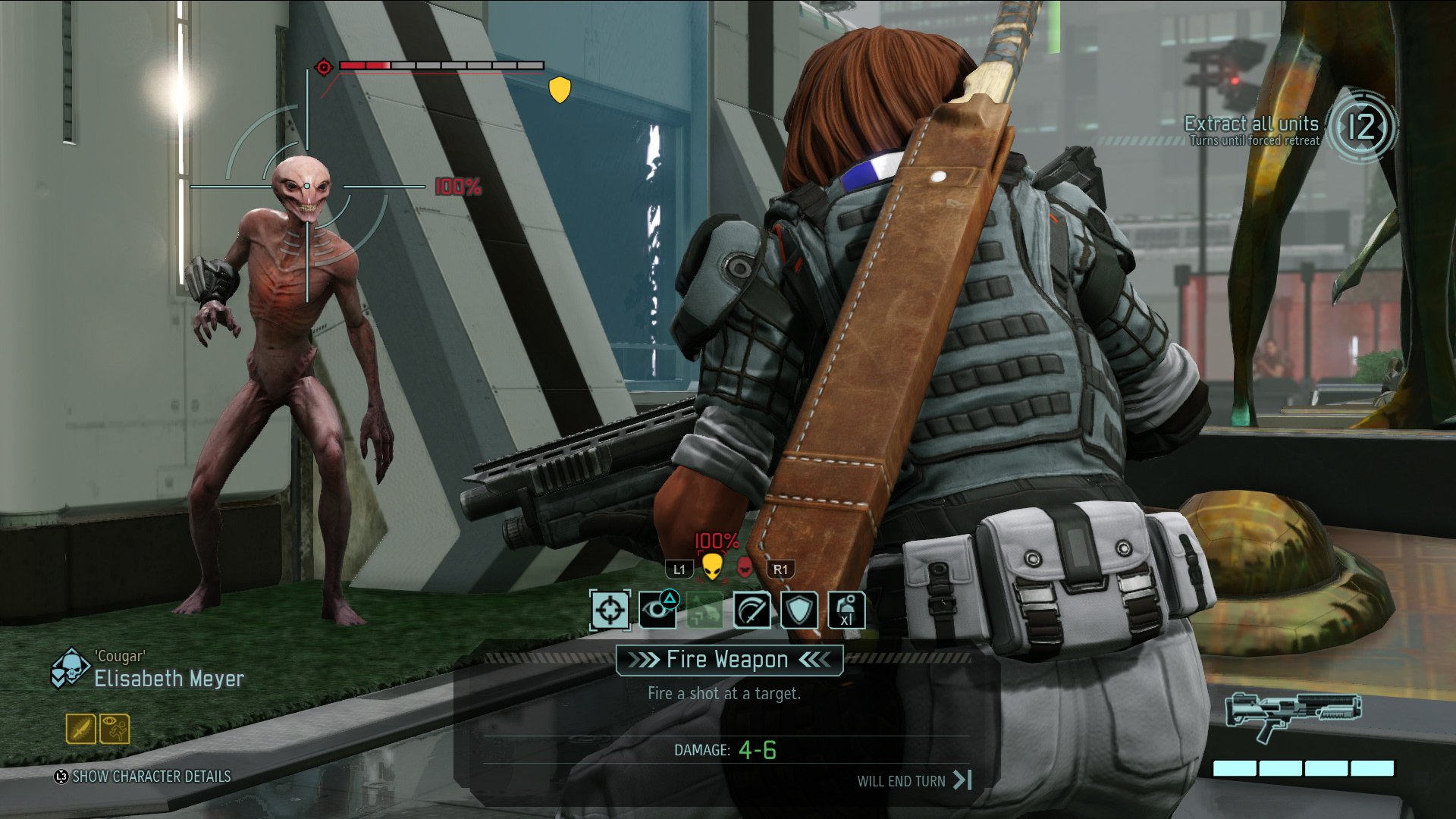
Task: Select the Fire Weapon crosshair ability icon
Action: click(611, 610)
